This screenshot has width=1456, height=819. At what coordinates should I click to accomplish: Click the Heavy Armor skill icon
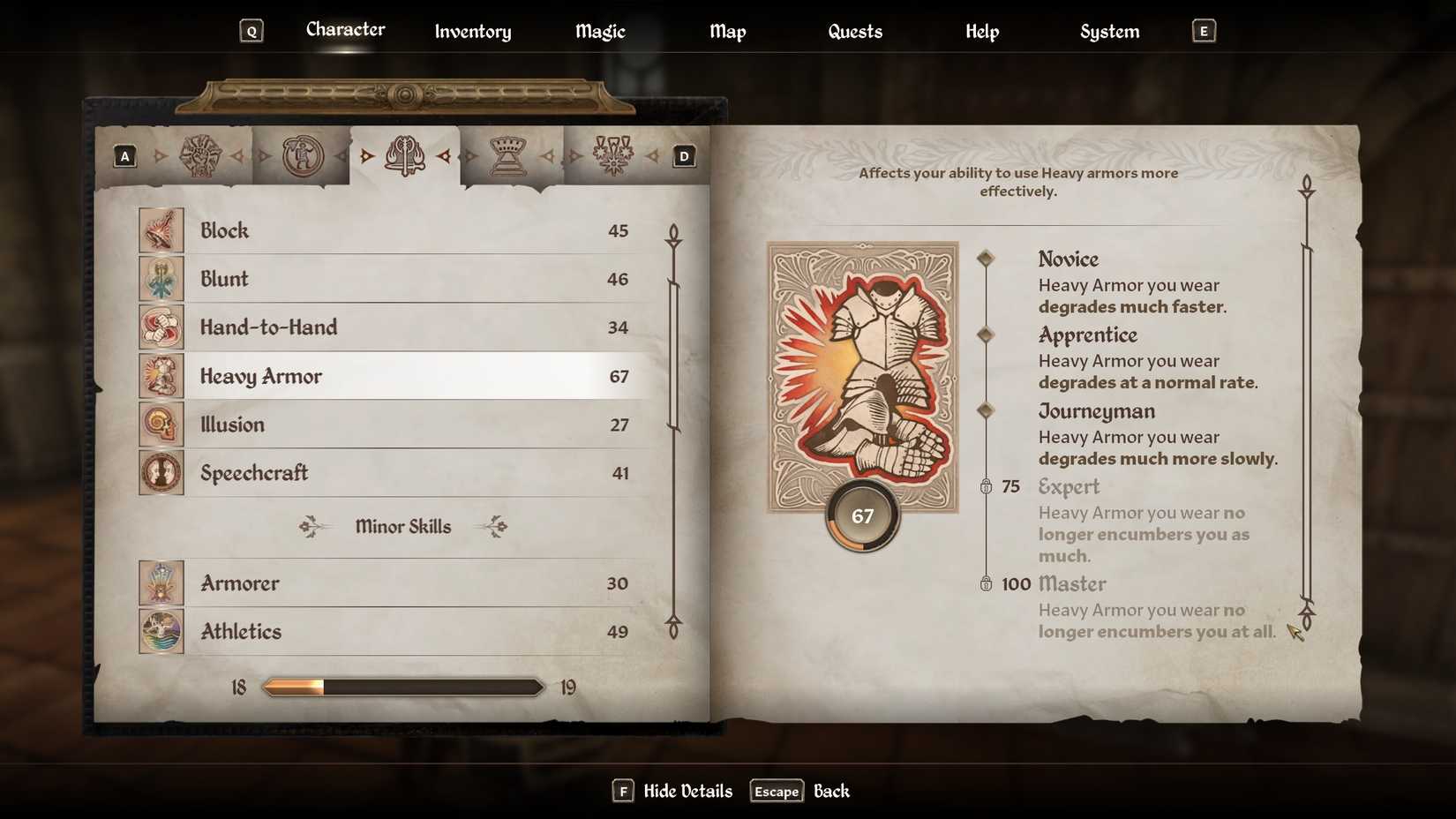pos(161,375)
